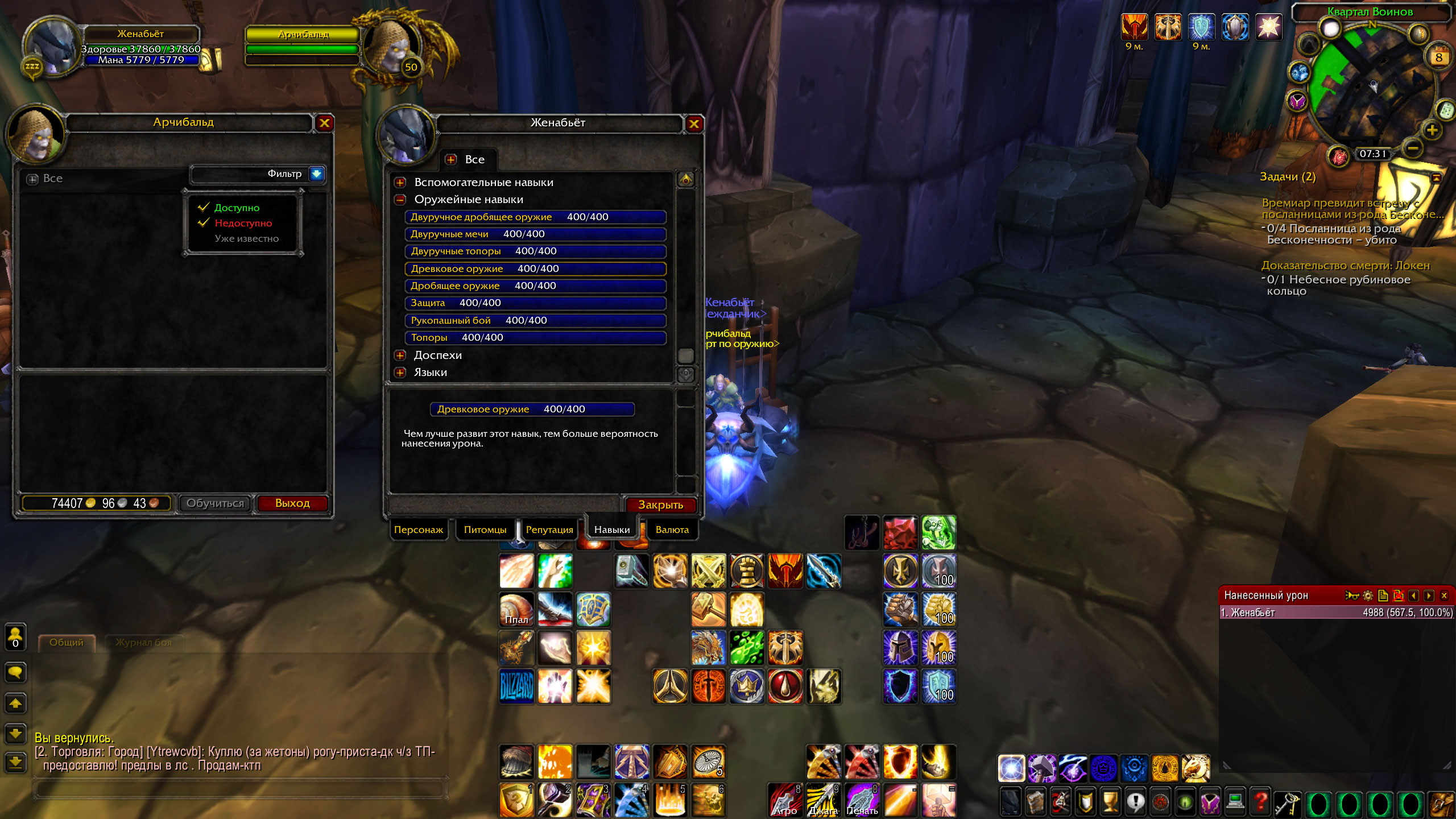Expand the Вспомогательные навыки category
The width and height of the screenshot is (1456, 819).
pos(400,183)
